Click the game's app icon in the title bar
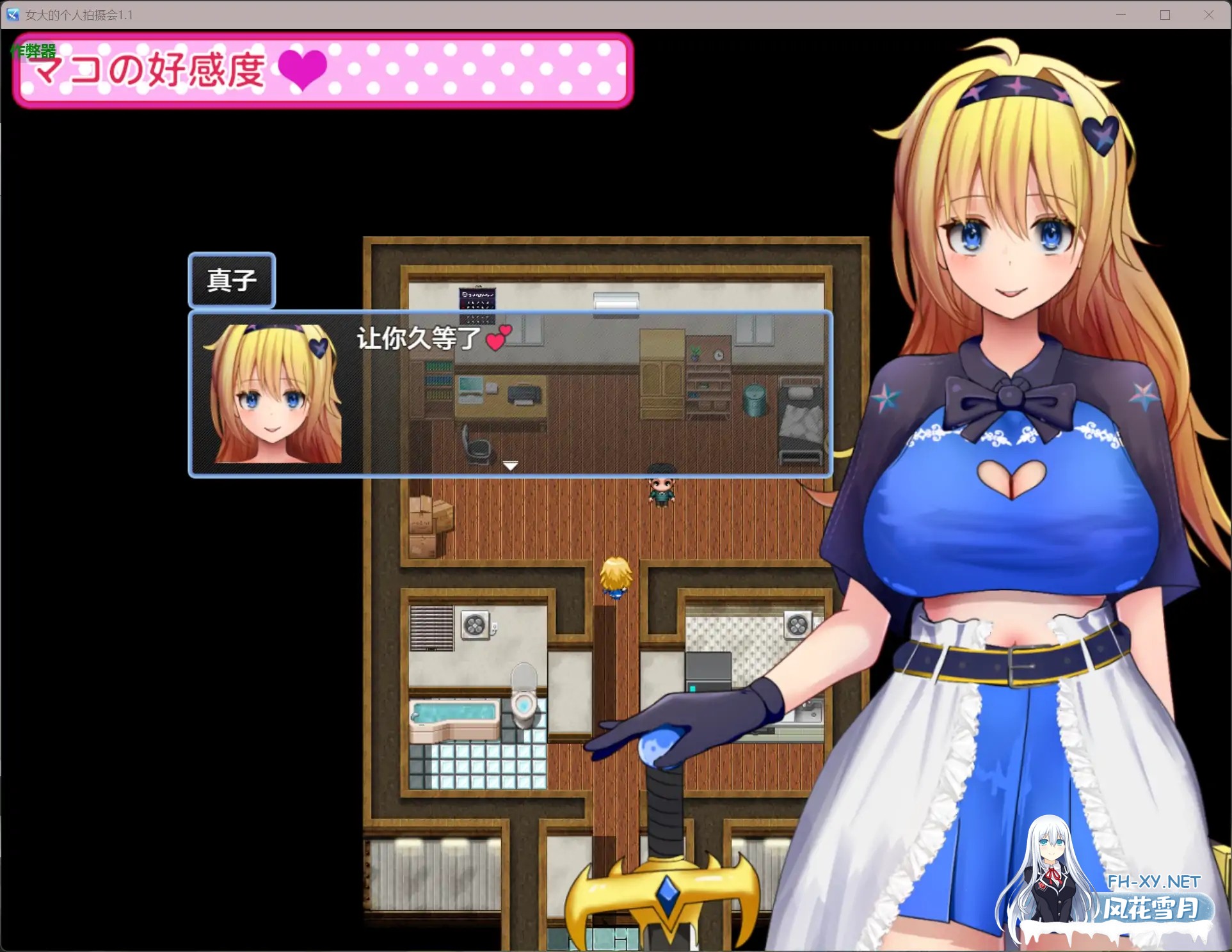1232x952 pixels. coord(13,14)
